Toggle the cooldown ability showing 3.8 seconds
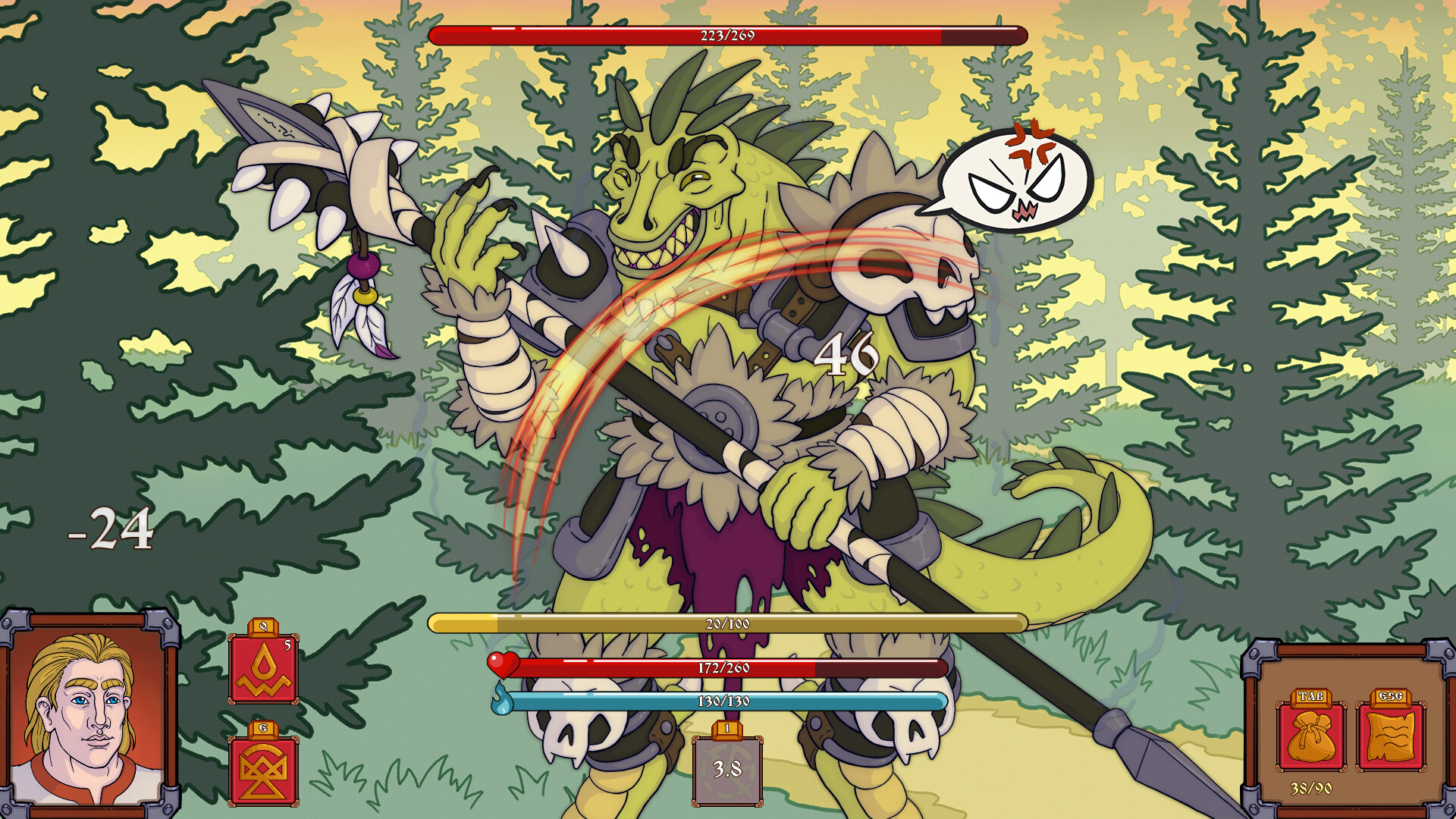This screenshot has width=1456, height=819. [726, 770]
